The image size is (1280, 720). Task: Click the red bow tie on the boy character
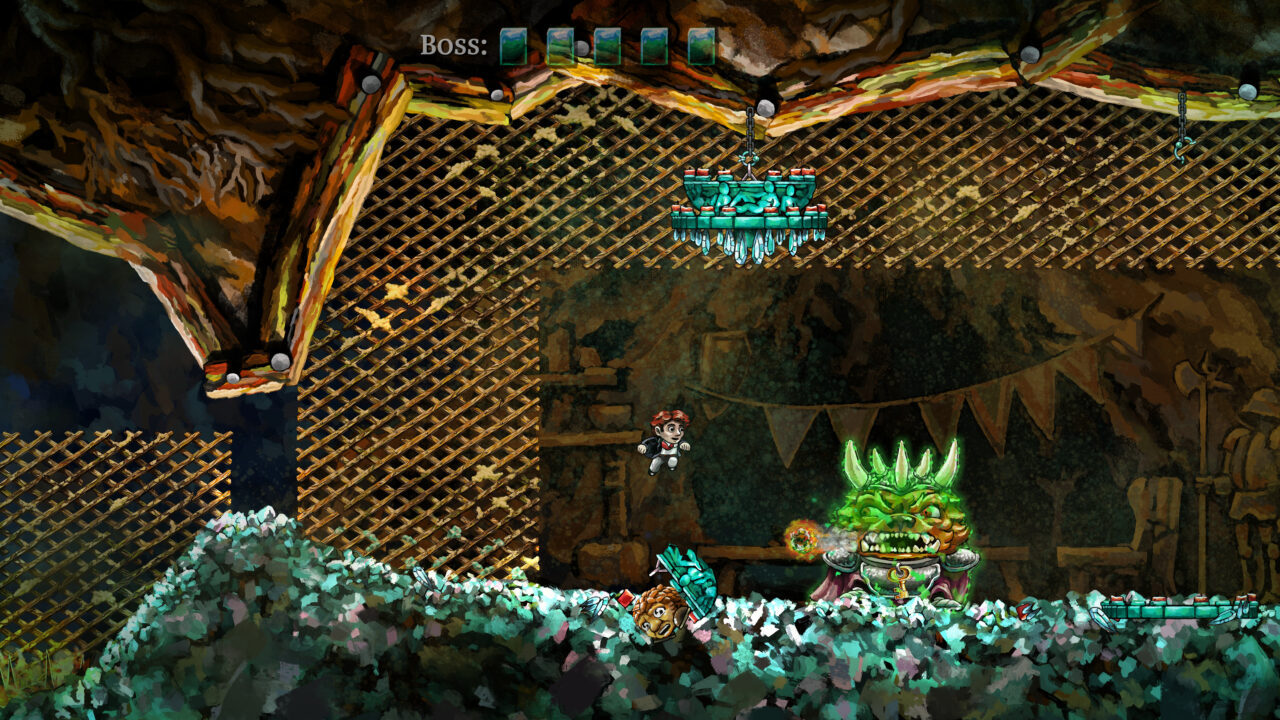click(667, 444)
